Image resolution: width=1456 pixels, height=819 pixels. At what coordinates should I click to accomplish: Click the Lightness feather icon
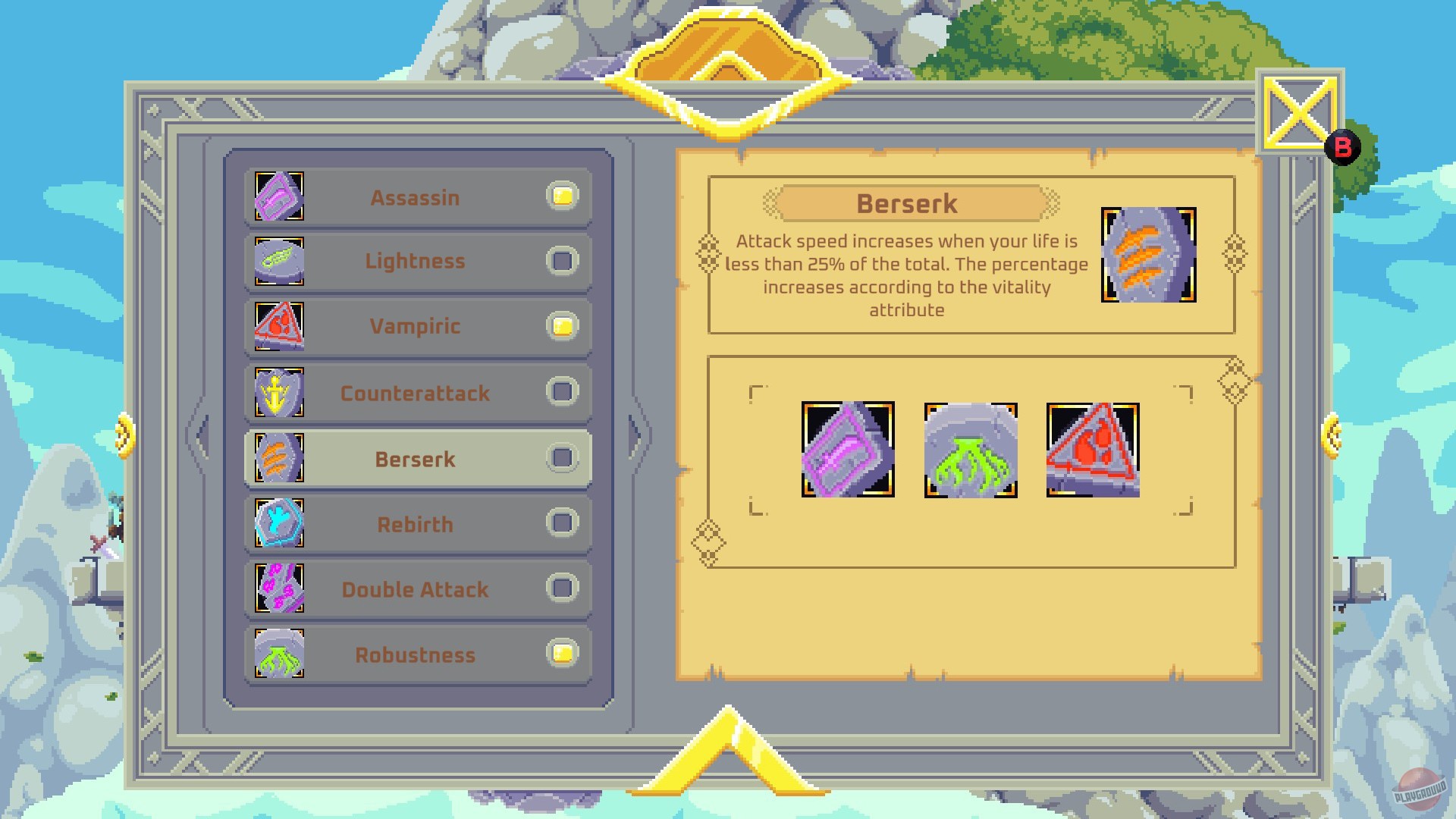pyautogui.click(x=278, y=262)
